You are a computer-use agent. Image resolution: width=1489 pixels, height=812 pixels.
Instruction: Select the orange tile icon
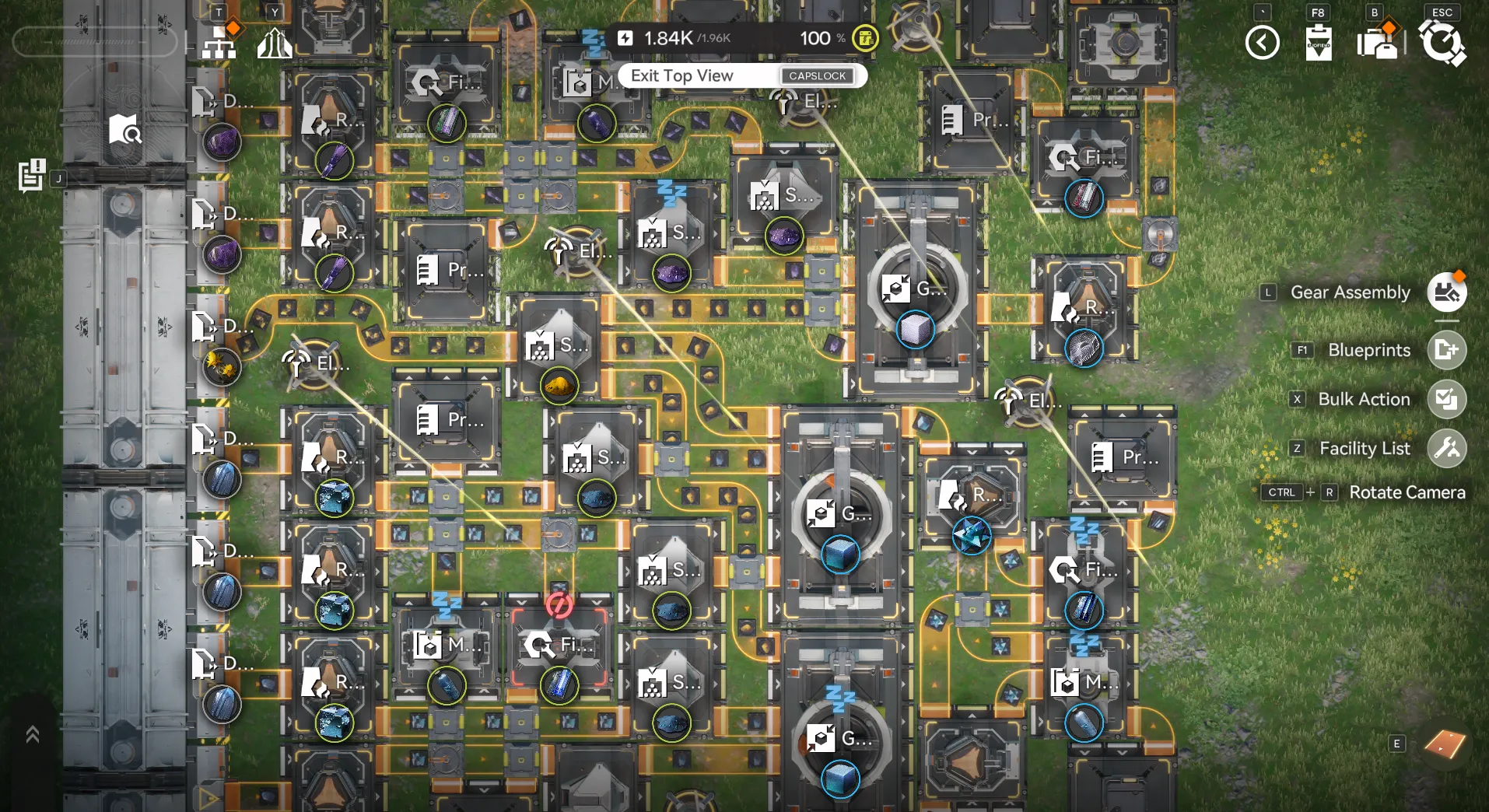click(x=1444, y=744)
